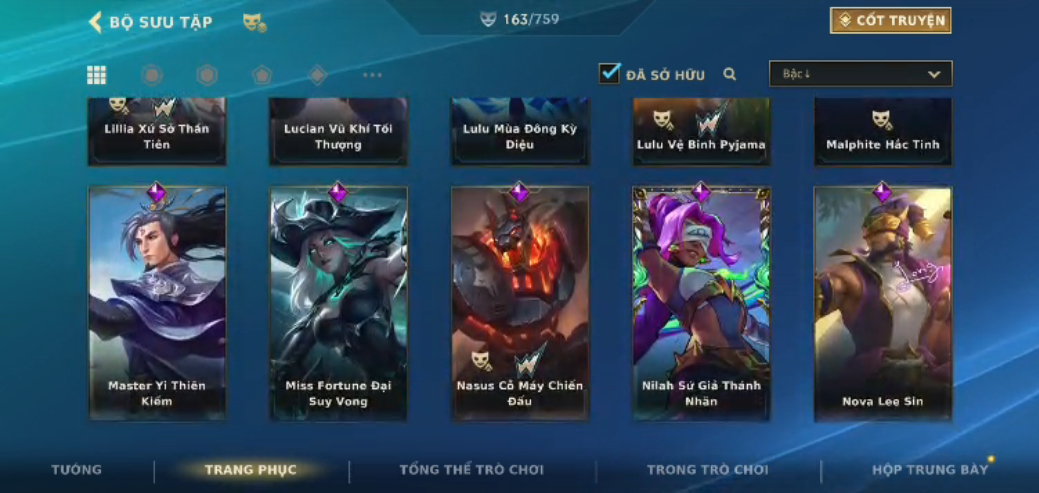The image size is (1039, 493).
Task: Select the grid view filter icon
Action: 97,75
